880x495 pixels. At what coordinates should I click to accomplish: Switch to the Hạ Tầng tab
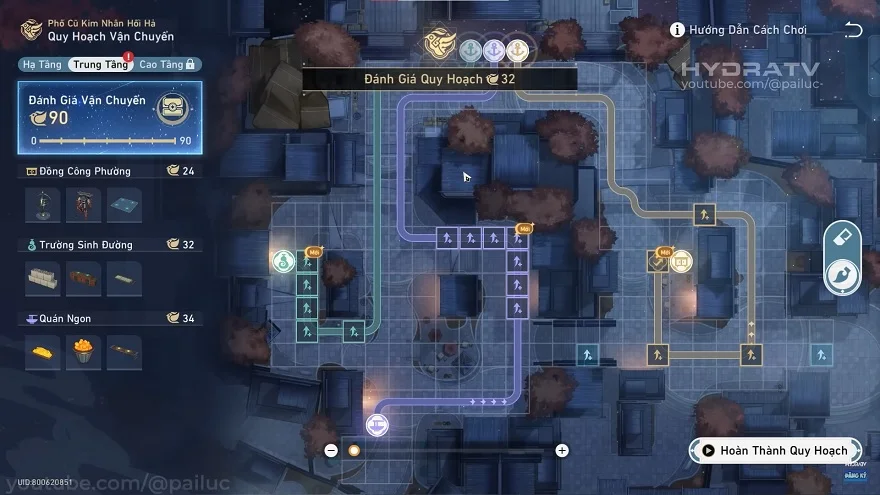click(x=41, y=64)
